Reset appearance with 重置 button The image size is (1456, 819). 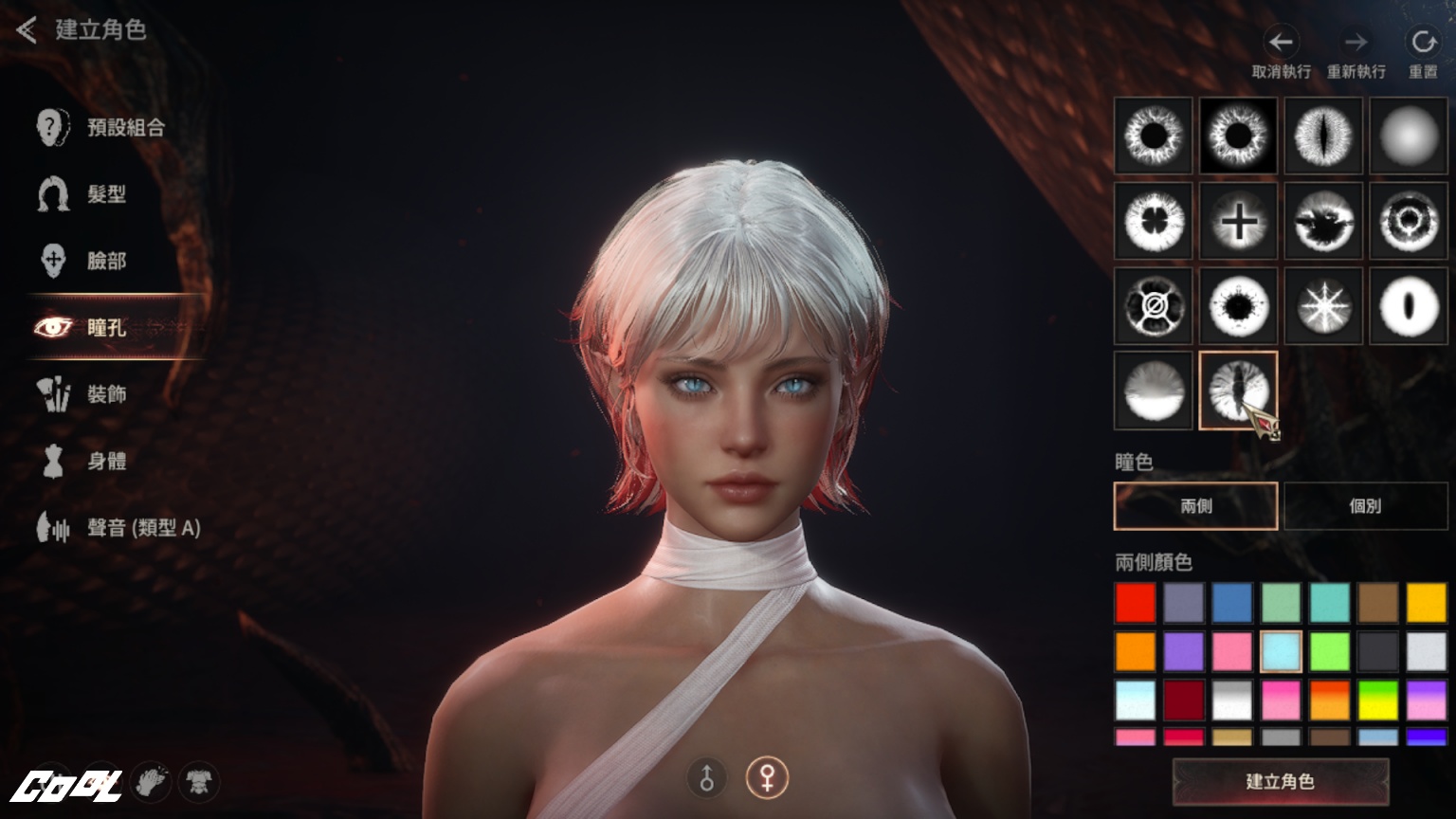coord(1422,43)
